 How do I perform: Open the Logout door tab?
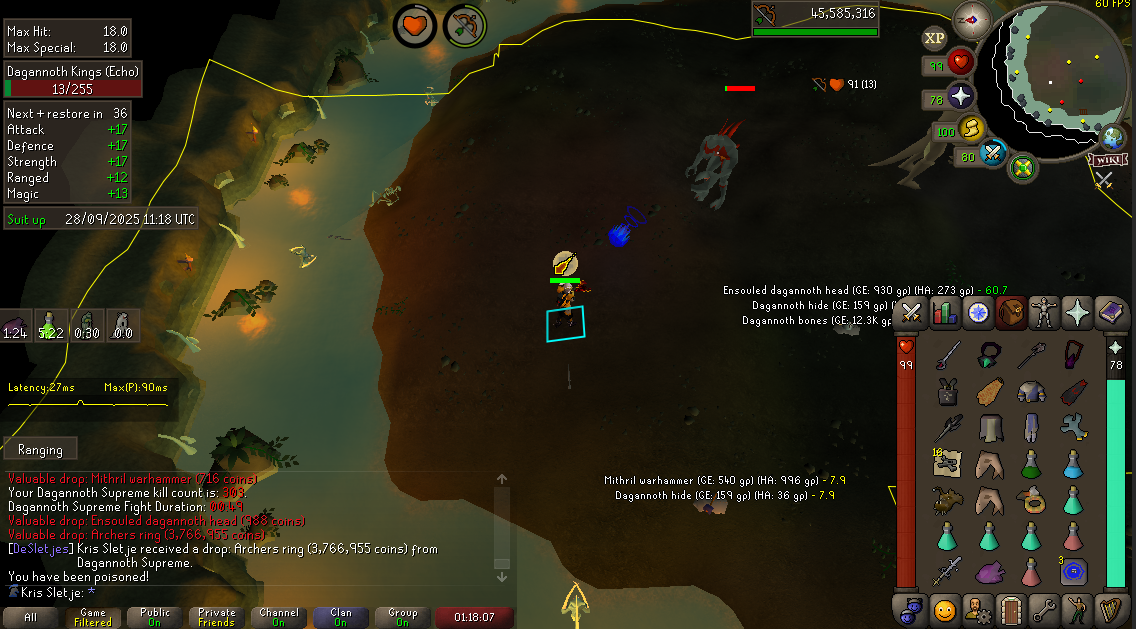(x=1010, y=608)
